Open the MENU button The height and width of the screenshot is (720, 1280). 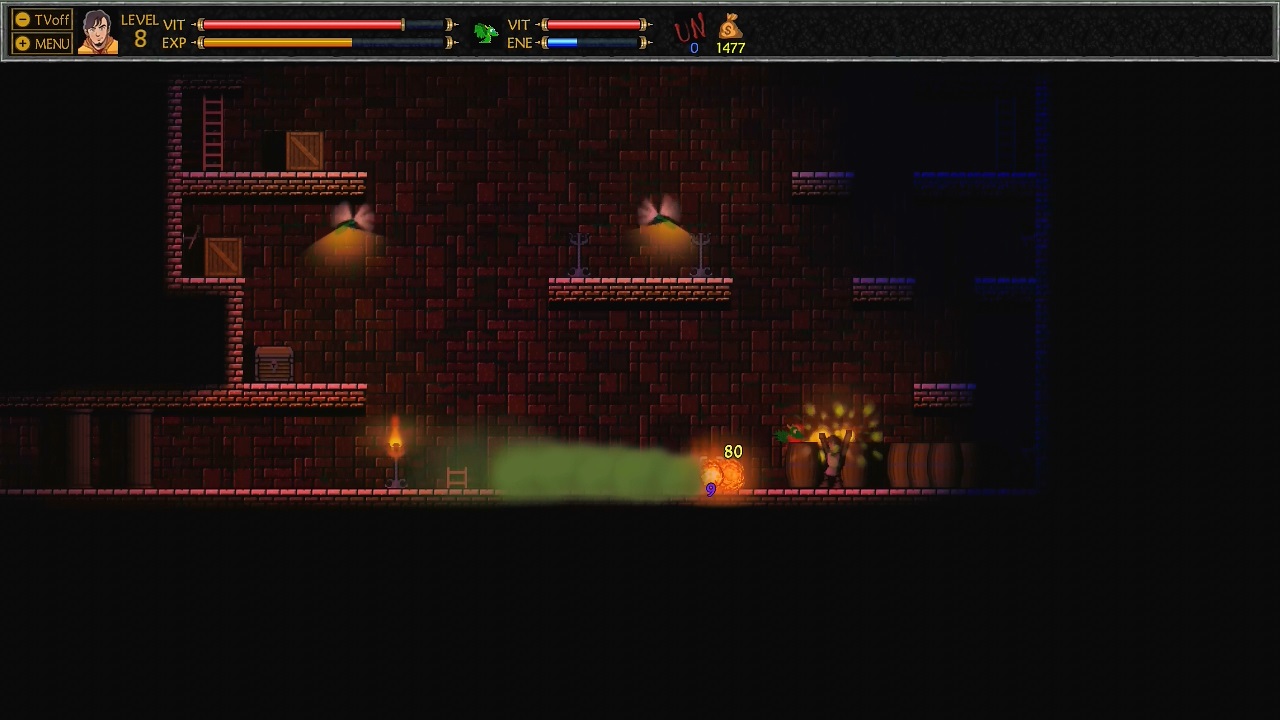click(x=42, y=43)
